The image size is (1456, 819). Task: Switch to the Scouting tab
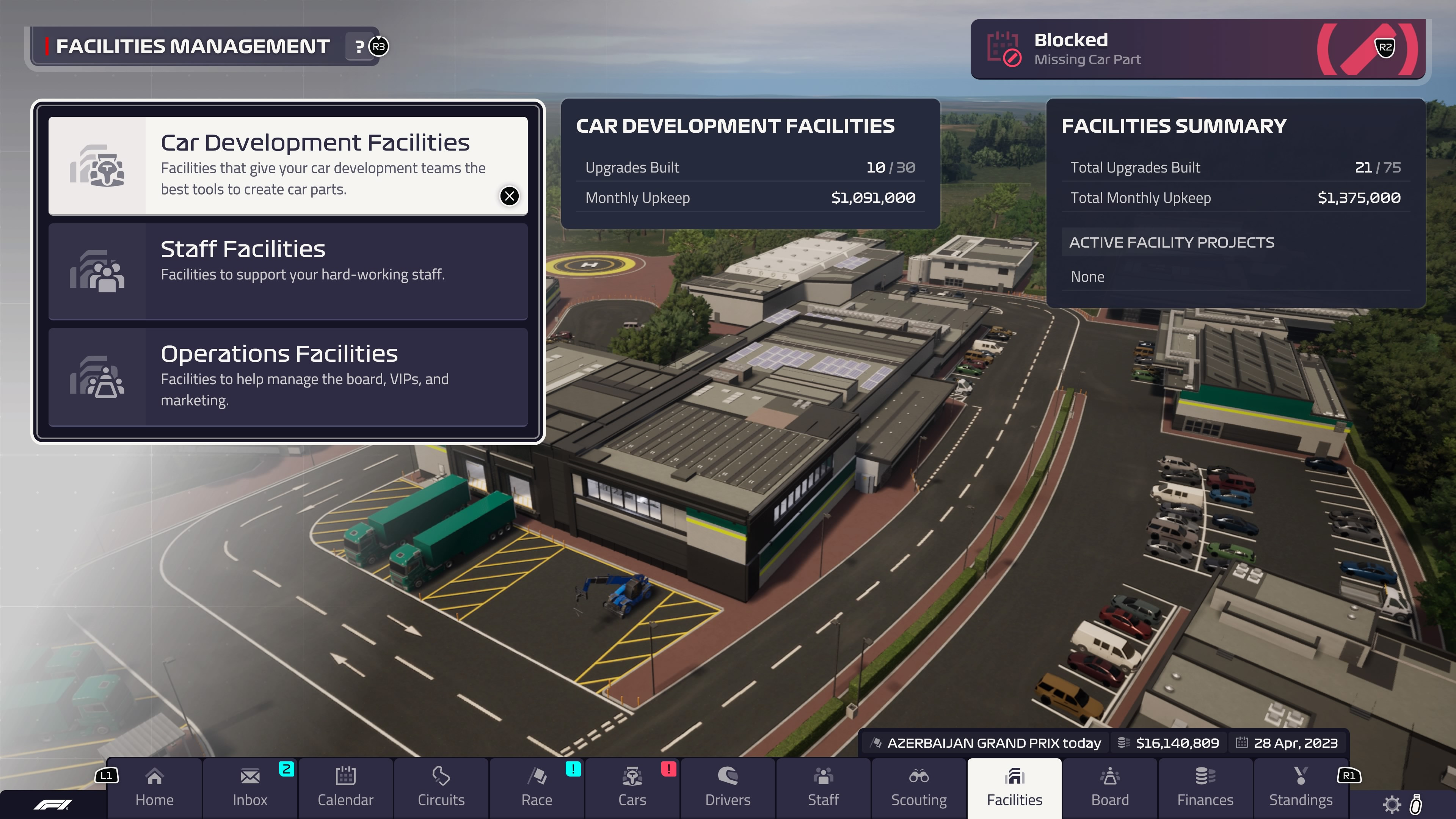point(918,788)
